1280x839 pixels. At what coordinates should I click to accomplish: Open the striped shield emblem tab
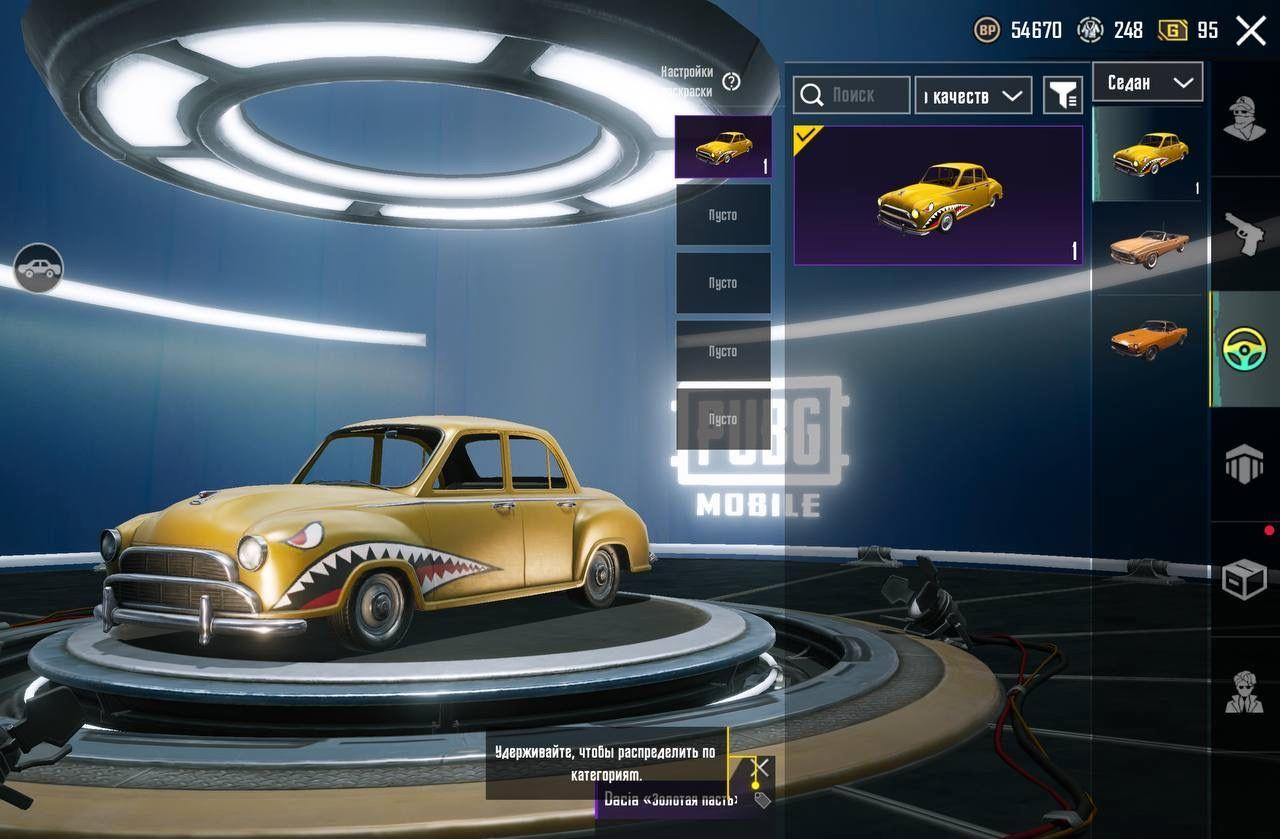coord(1244,465)
